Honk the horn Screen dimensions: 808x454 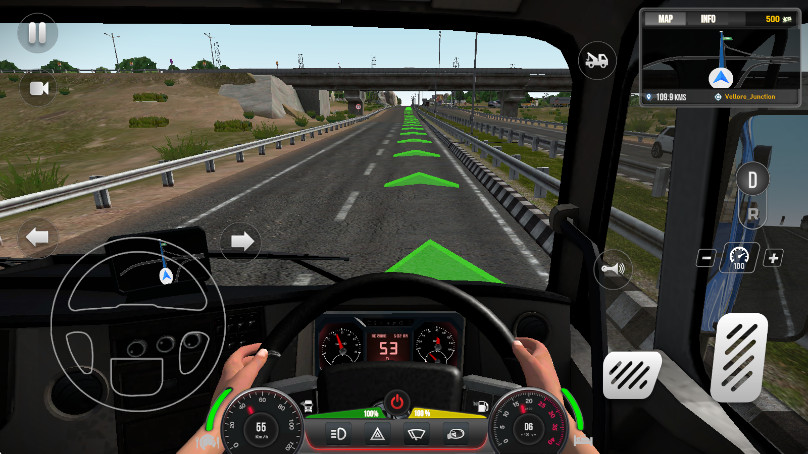coord(611,269)
